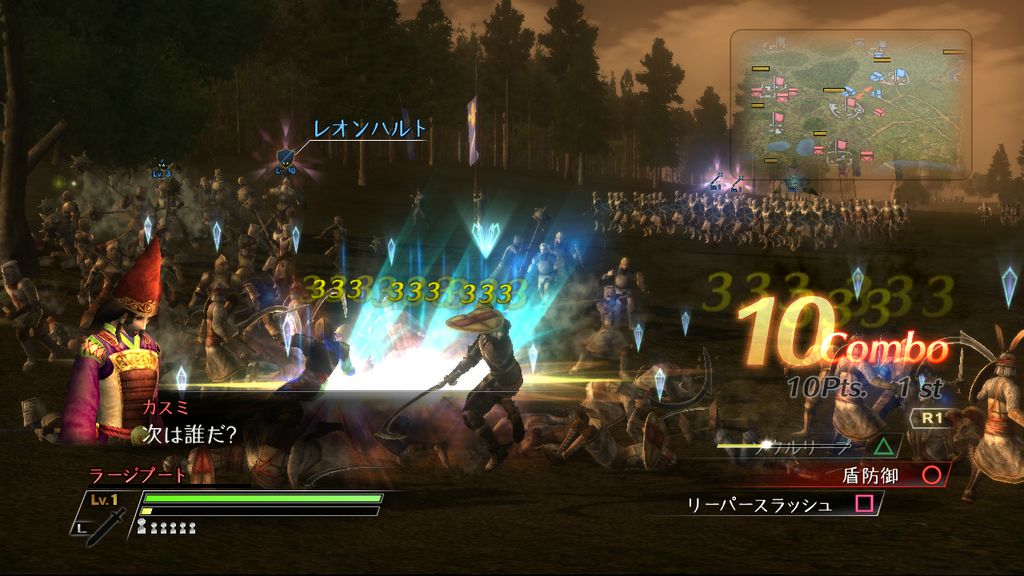Select the レオンハルト unit marker label
Image resolution: width=1024 pixels, height=576 pixels.
(x=370, y=129)
